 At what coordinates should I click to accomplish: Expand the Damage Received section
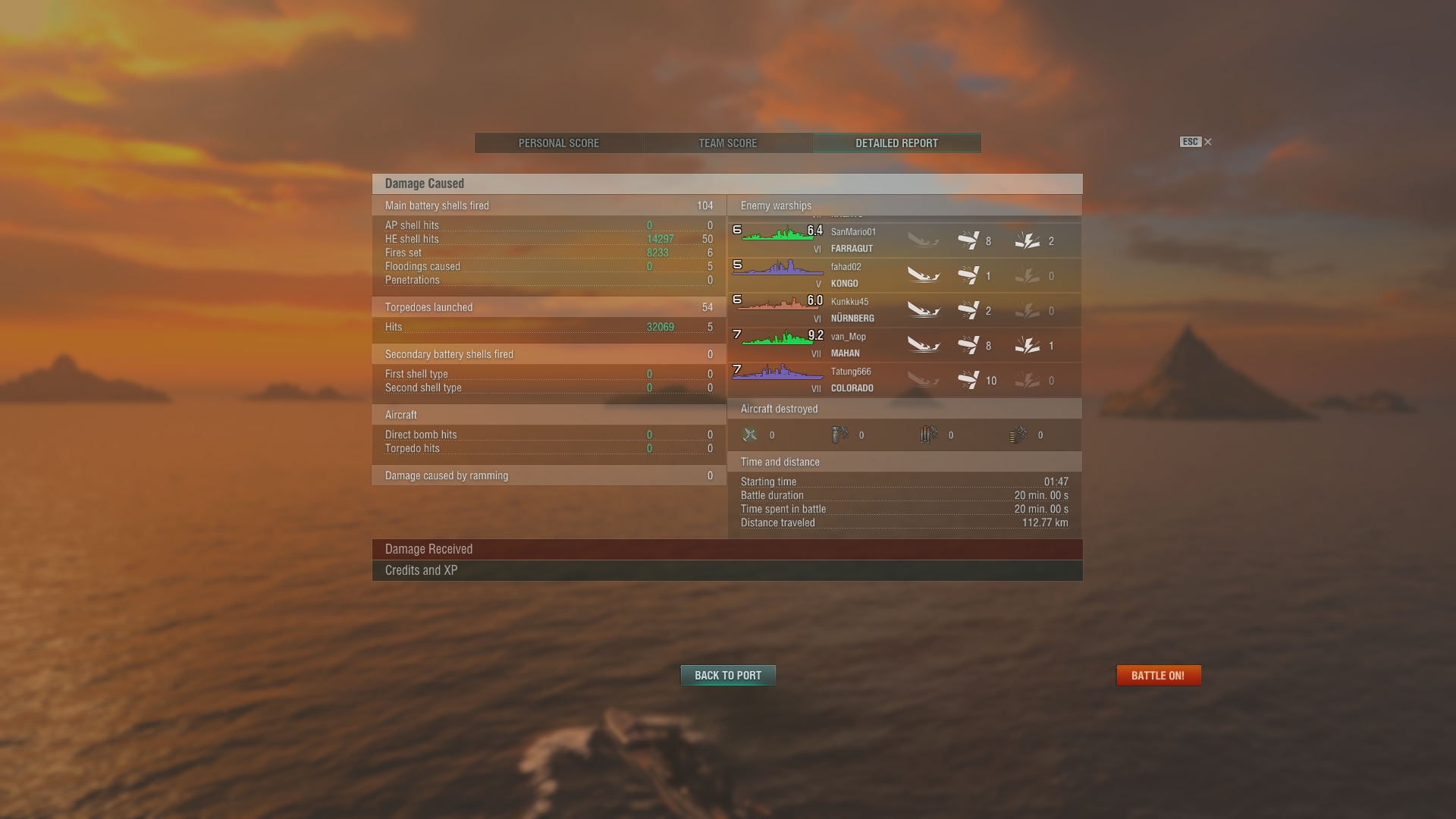[x=726, y=549]
